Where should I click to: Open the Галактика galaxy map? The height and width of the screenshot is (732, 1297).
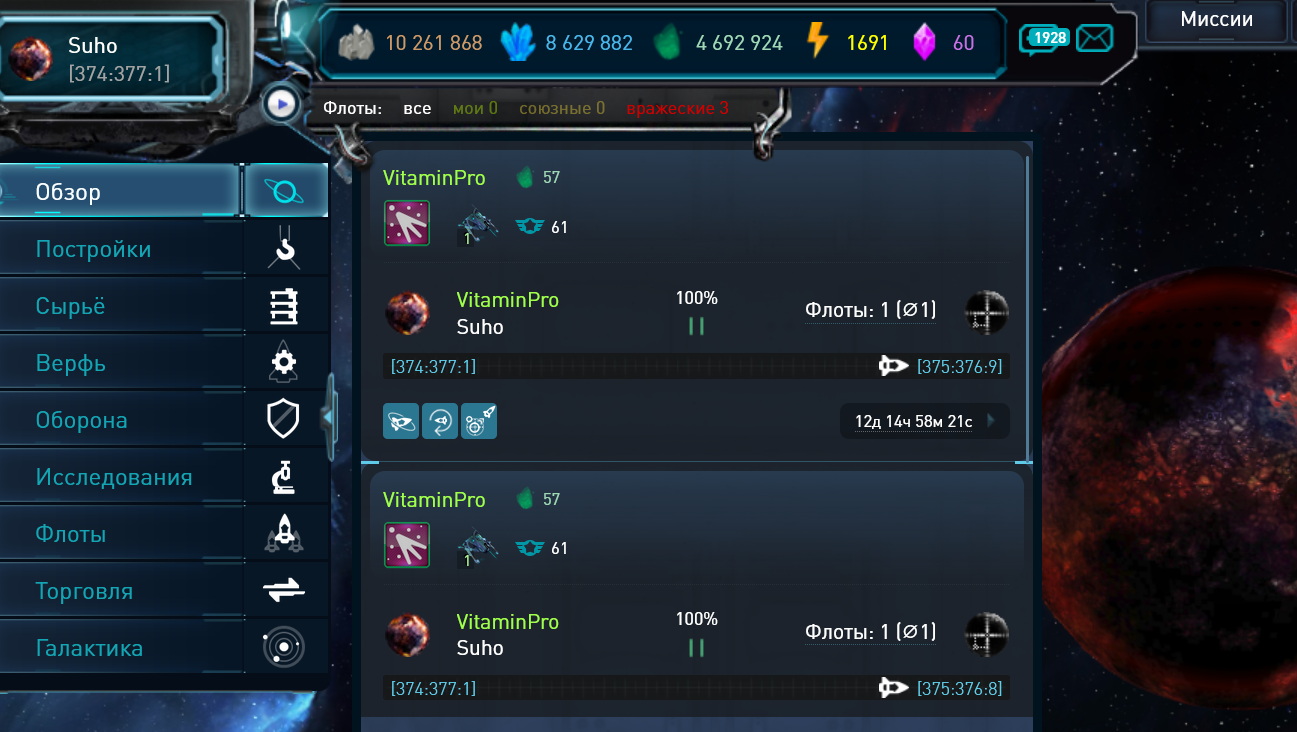[120, 648]
